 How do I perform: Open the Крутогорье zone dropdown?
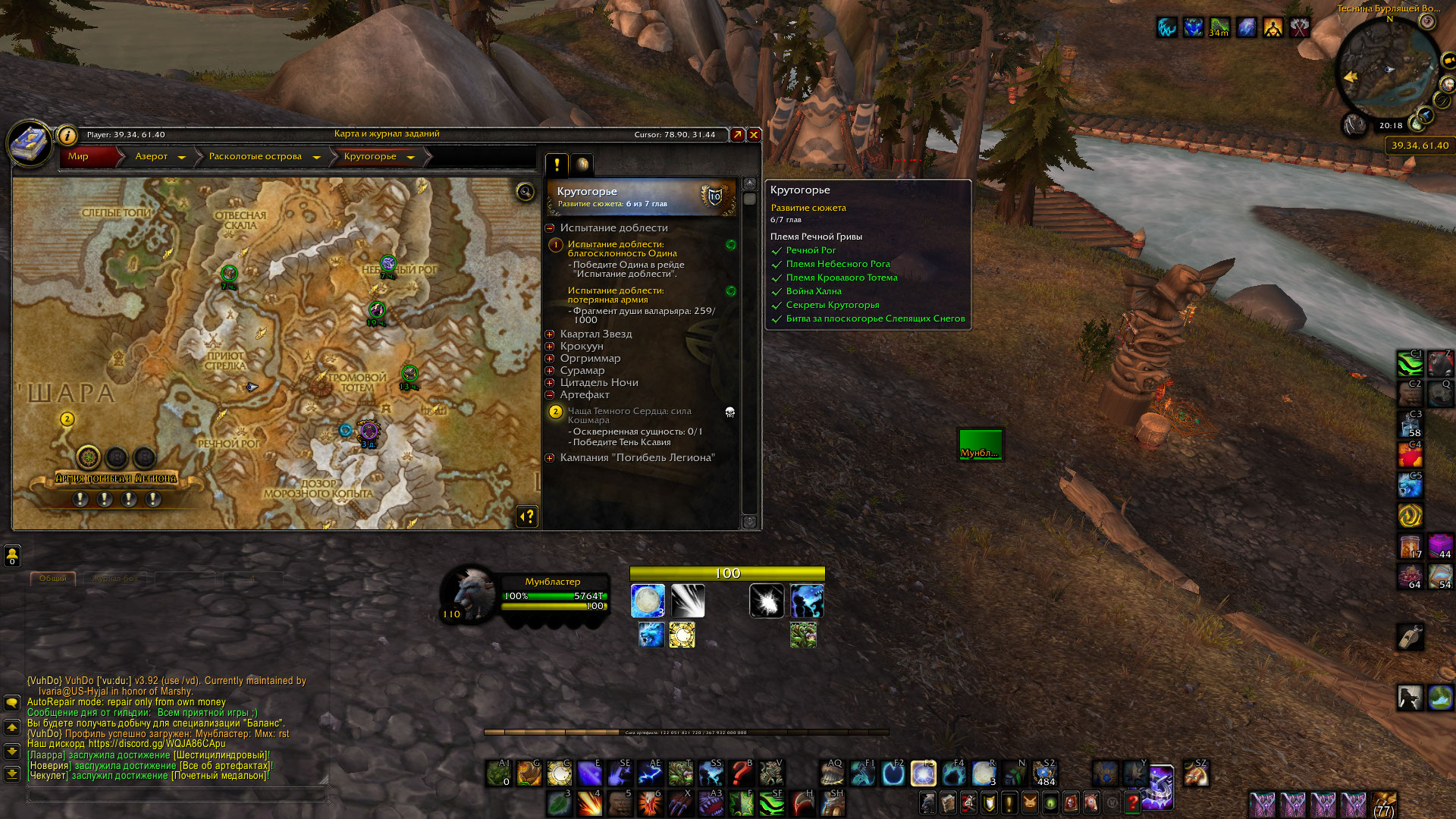point(410,157)
